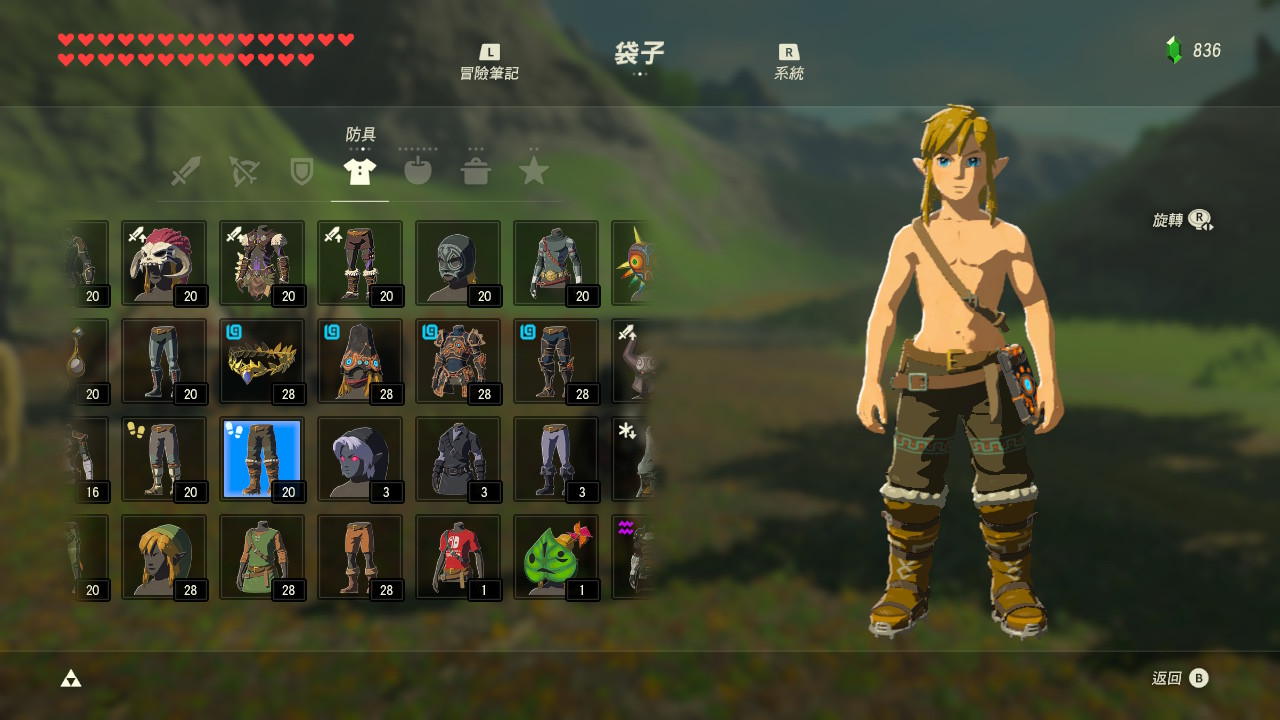Equip the orange-brown trousers
This screenshot has width=1280, height=720.
[x=360, y=557]
